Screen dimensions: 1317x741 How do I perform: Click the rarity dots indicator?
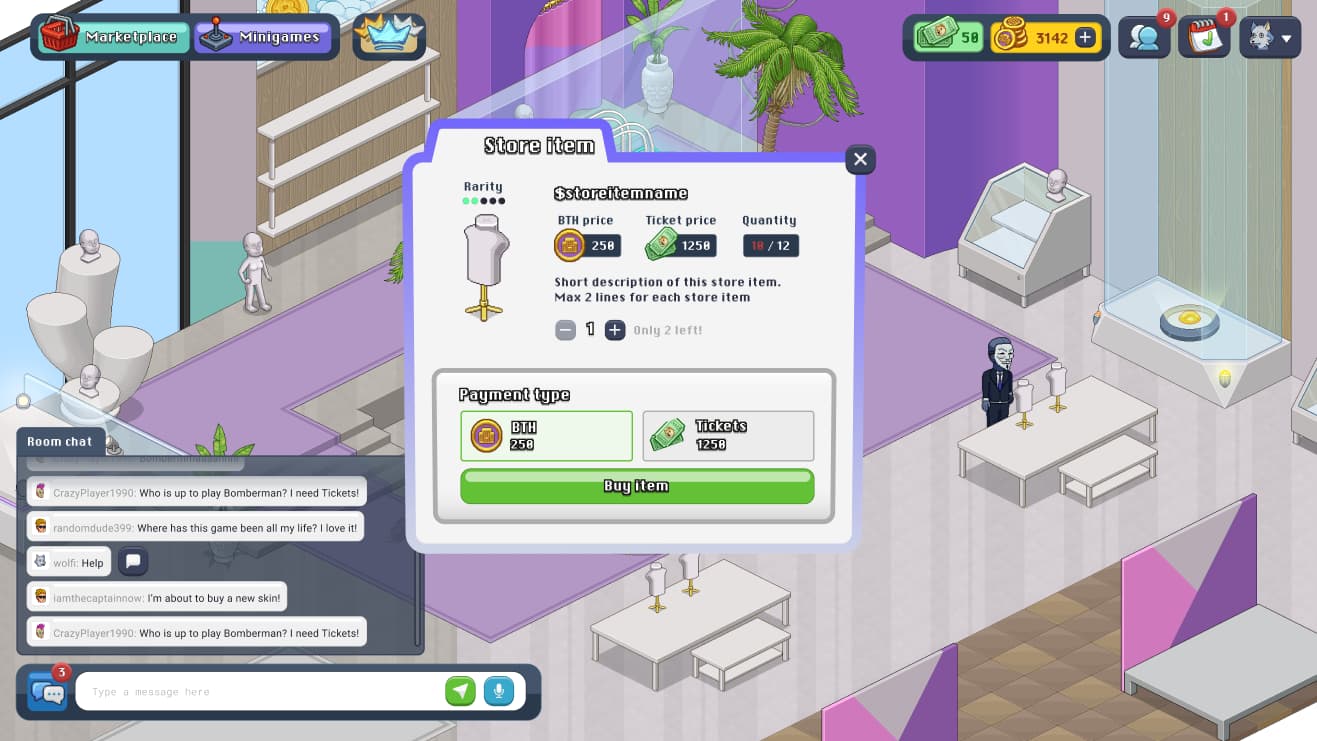483,200
